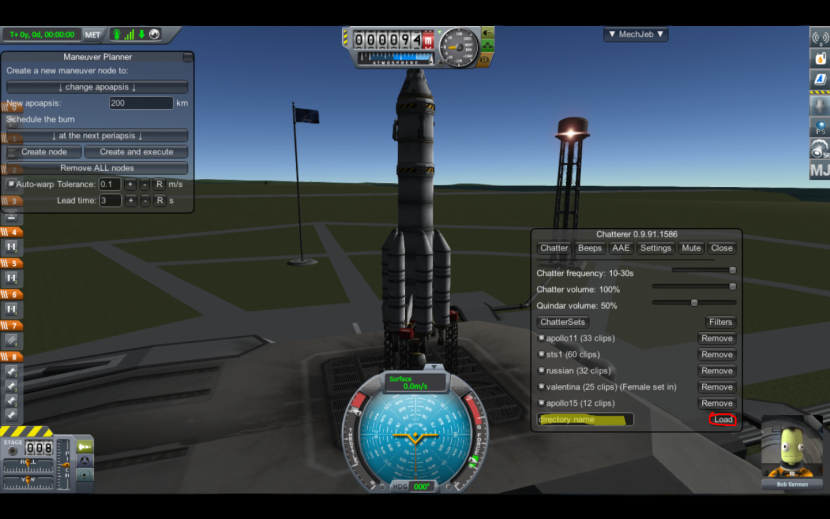Open the chatter Filters panel
The height and width of the screenshot is (519, 830).
(x=720, y=322)
